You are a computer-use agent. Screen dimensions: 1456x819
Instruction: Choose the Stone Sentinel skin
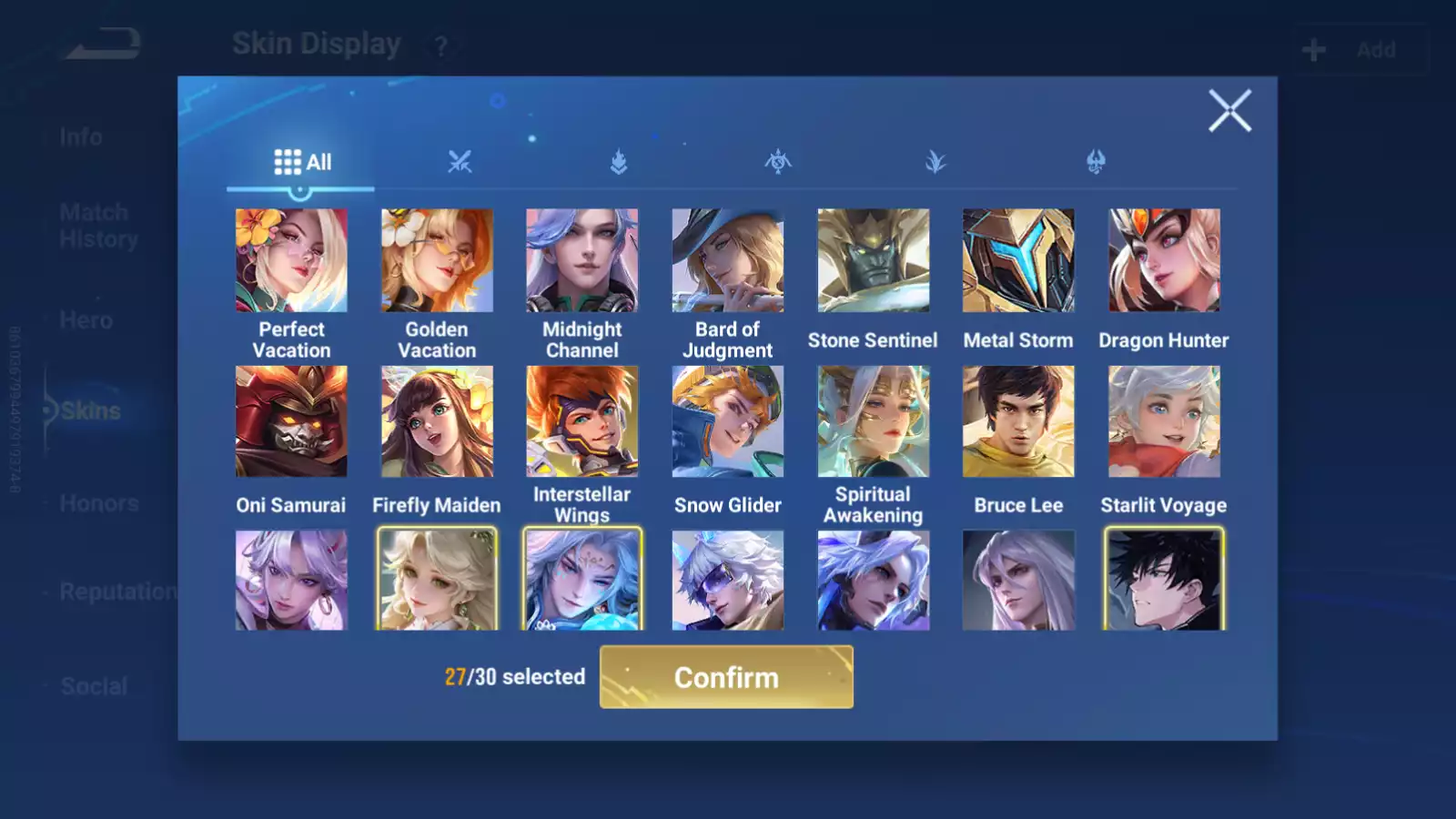(x=874, y=261)
